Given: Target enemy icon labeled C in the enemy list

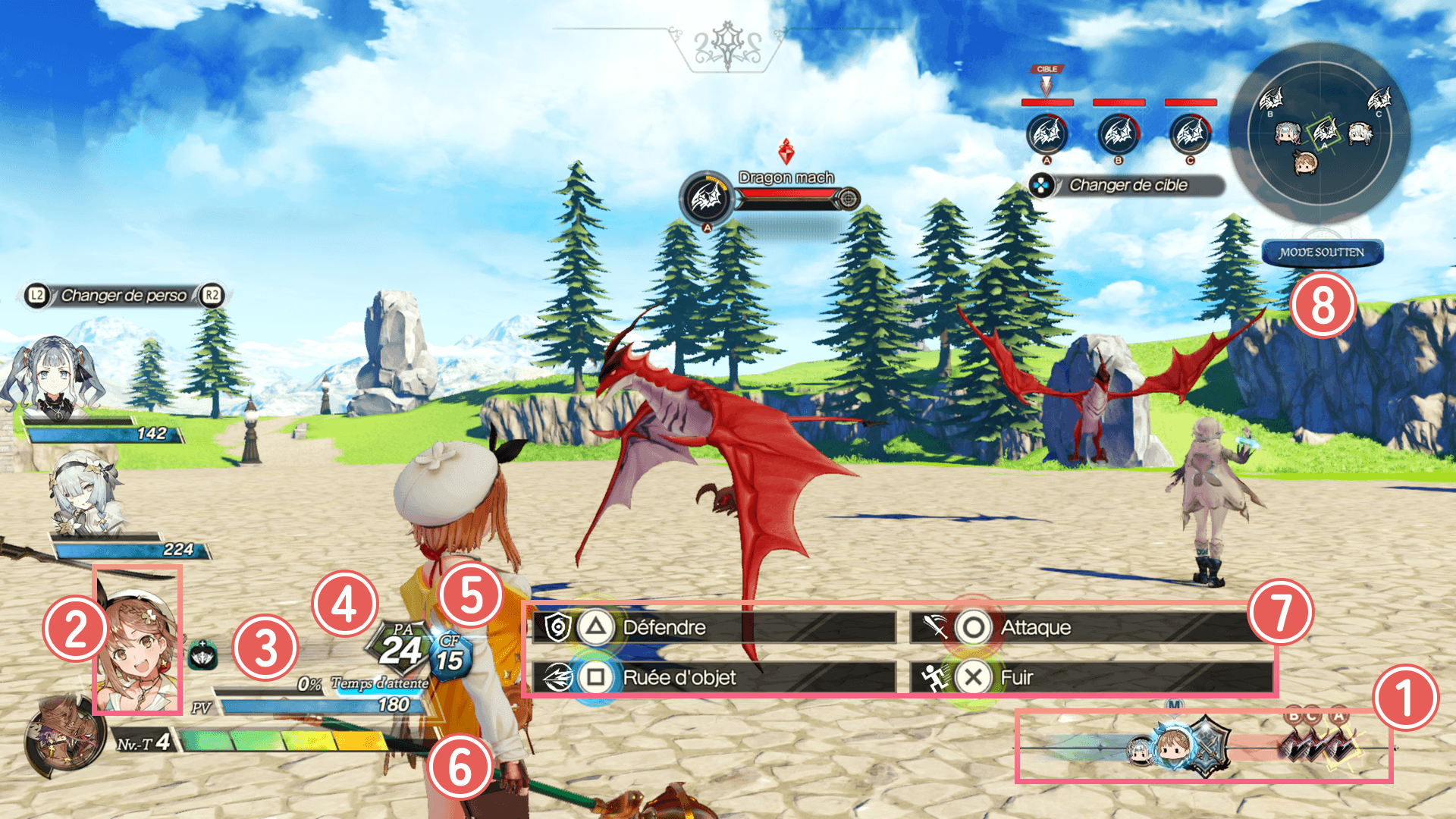Looking at the screenshot, I should pos(1190,134).
